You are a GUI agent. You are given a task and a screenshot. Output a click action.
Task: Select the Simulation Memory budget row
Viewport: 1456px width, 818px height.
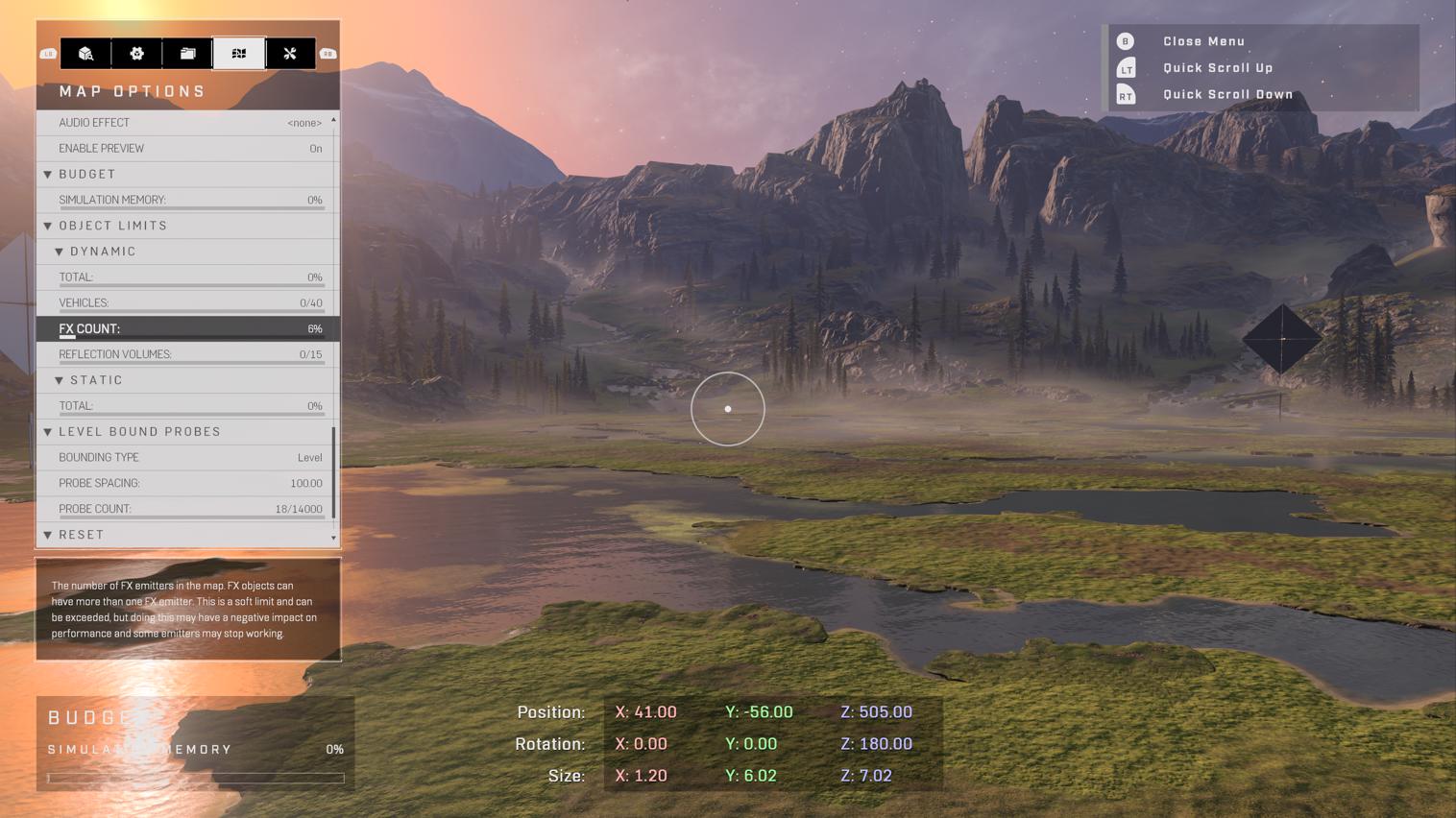[x=189, y=200]
